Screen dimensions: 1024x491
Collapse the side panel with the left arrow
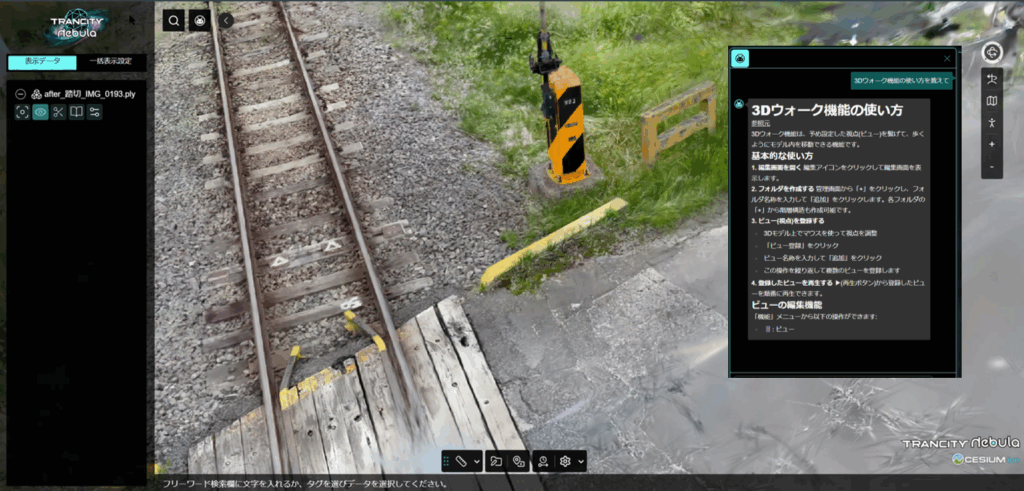pyautogui.click(x=226, y=20)
